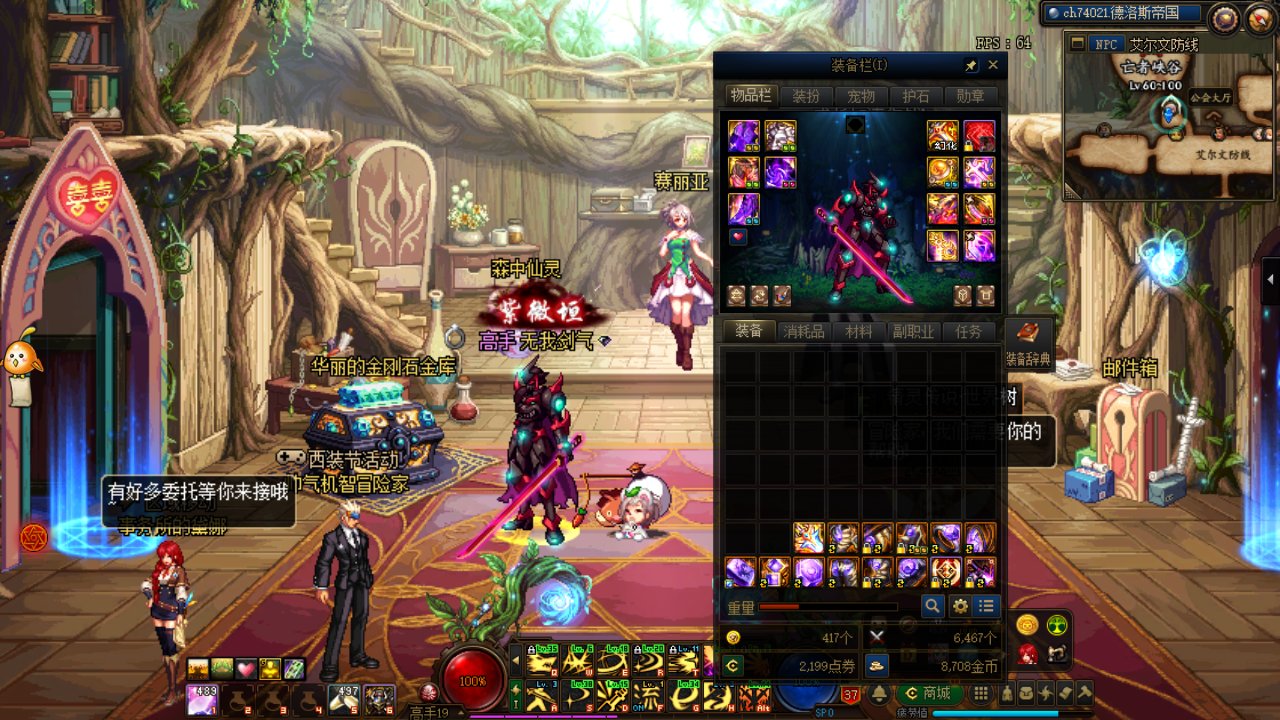Click the inventory search magnifier button
The width and height of the screenshot is (1280, 720).
(932, 606)
